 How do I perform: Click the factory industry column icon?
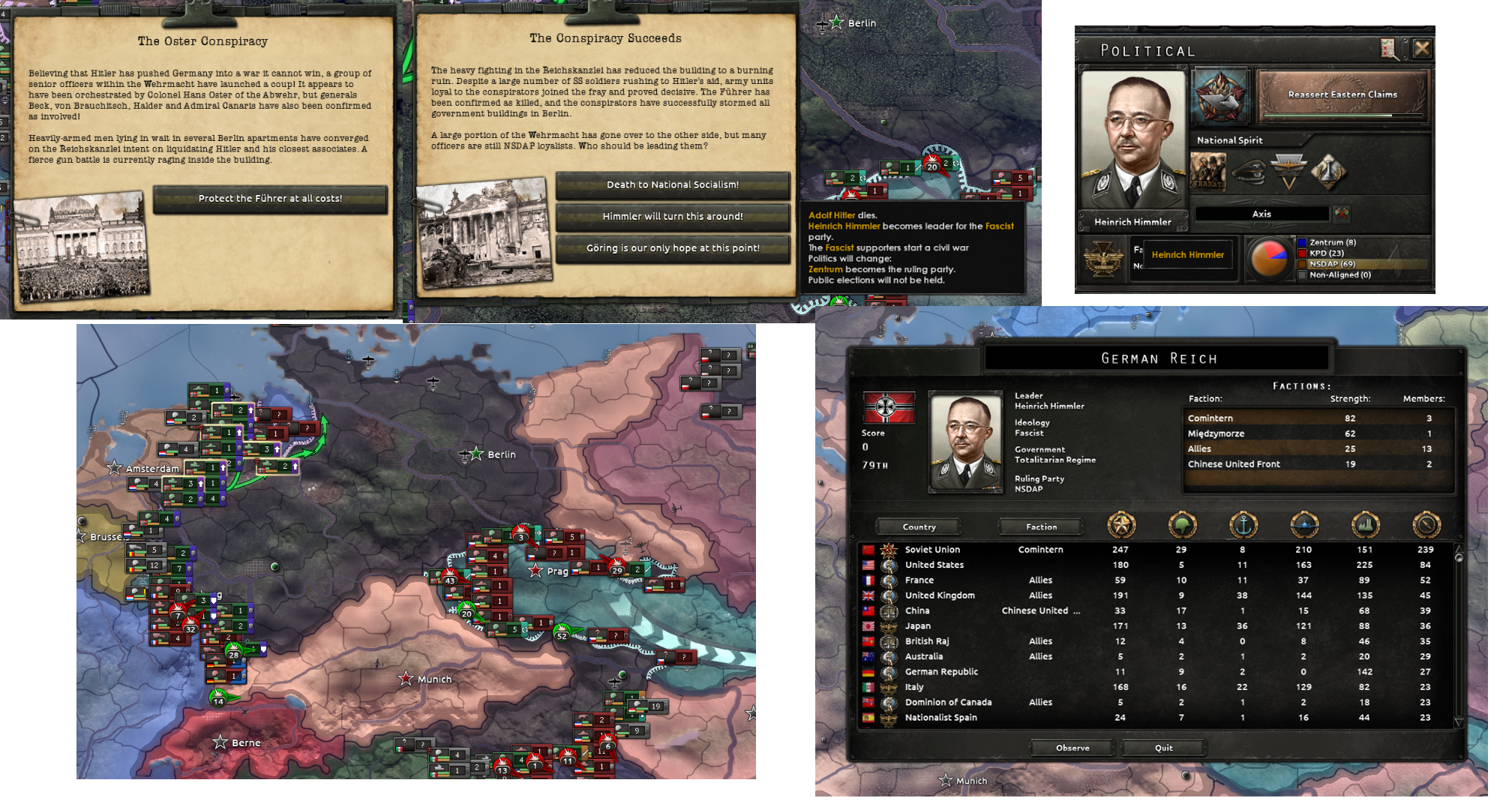[1364, 526]
